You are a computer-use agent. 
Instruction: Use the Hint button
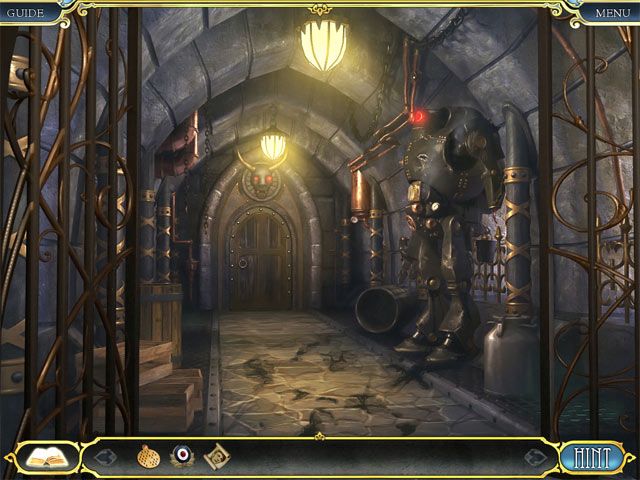[593, 457]
